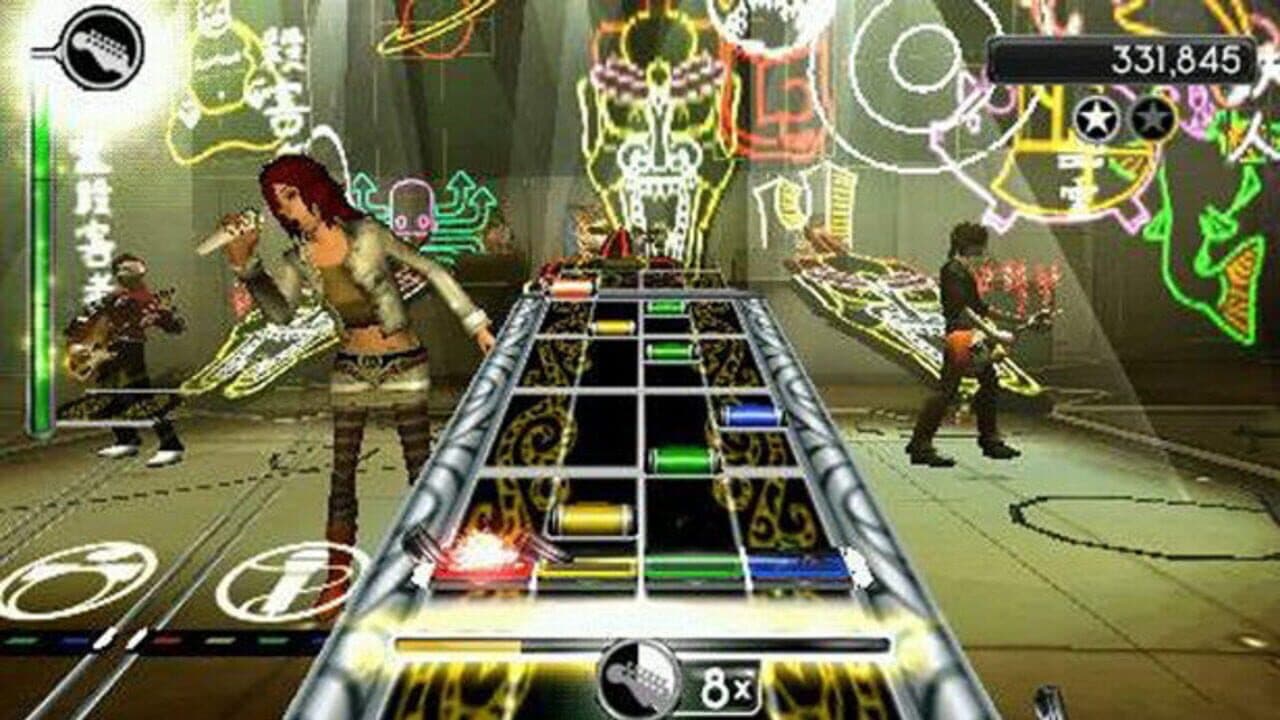The height and width of the screenshot is (720, 1280).
Task: Toggle the left highway lane marker arrow
Action: point(420,570)
